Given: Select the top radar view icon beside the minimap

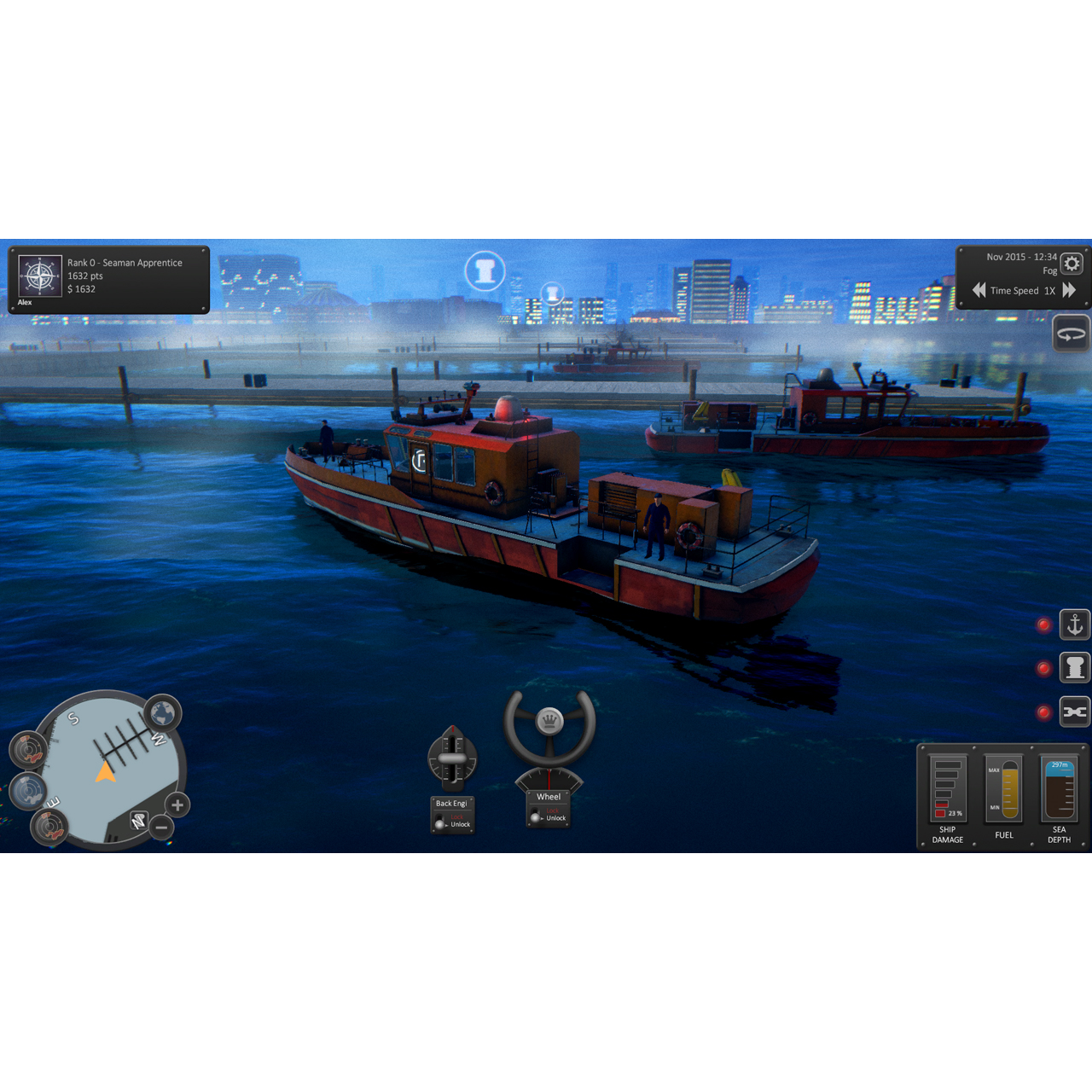Looking at the screenshot, I should pos(29,749).
